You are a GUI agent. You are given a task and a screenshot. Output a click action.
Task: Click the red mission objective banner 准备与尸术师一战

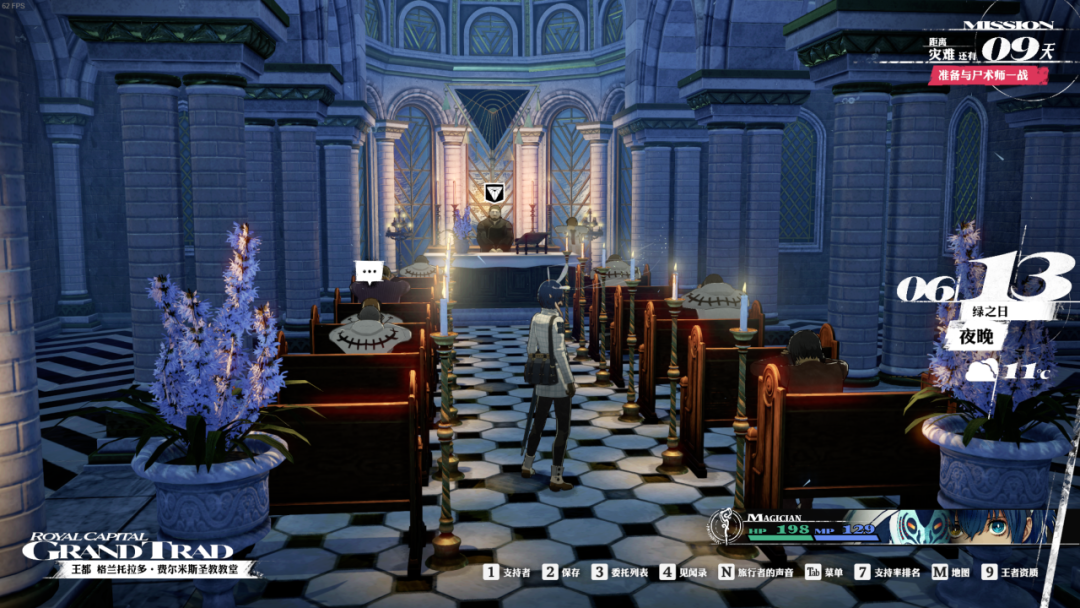tap(988, 75)
